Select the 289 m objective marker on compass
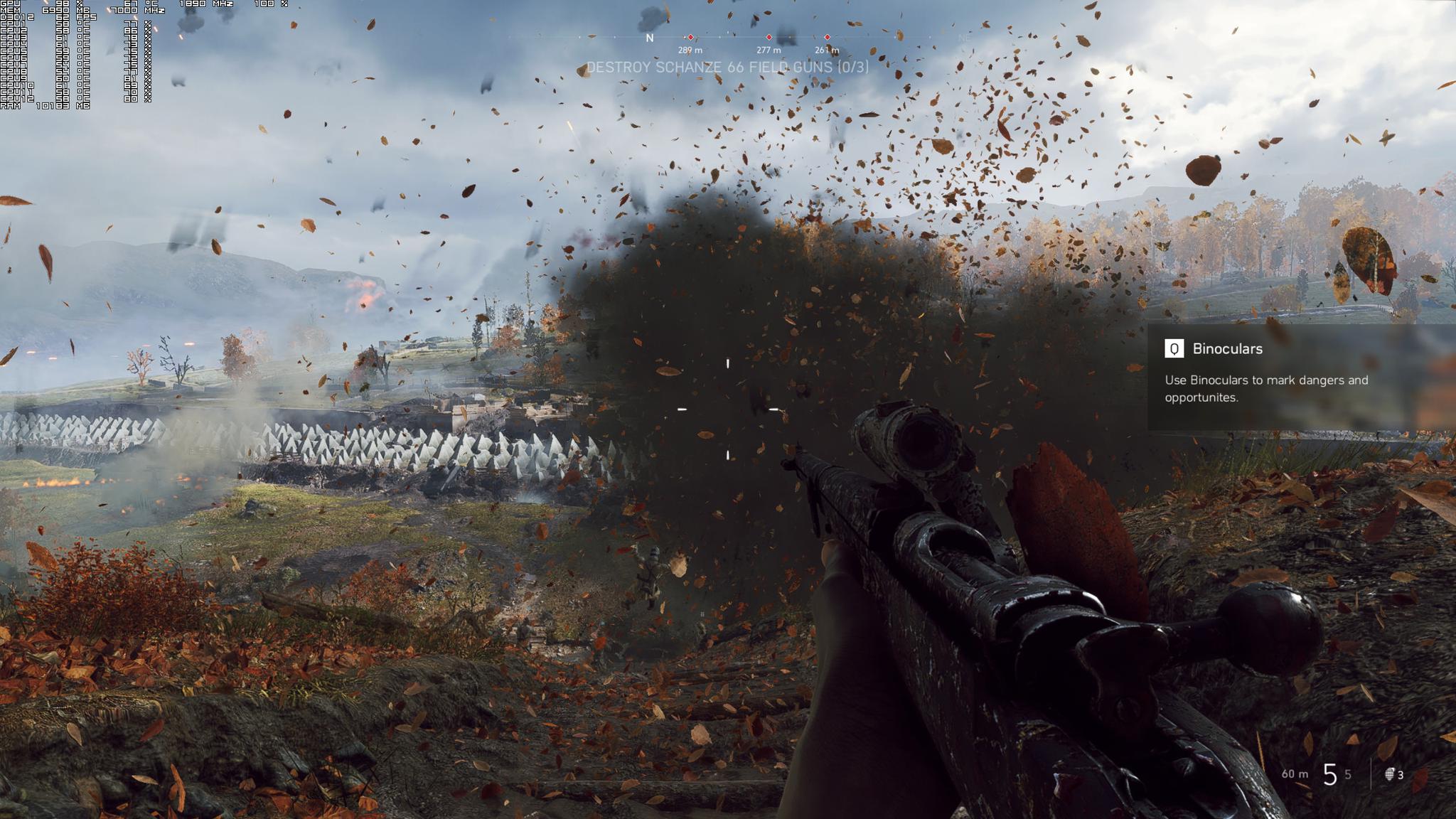Screen dimensions: 1456x819 pos(690,38)
